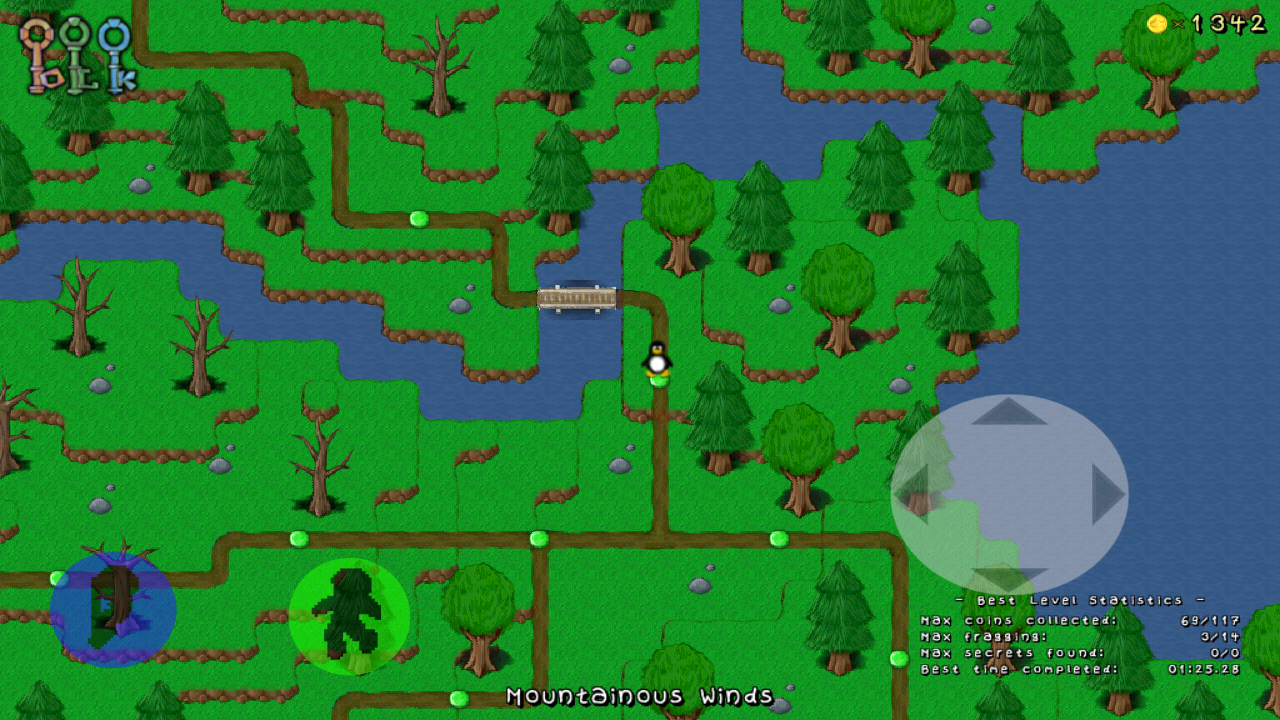Screen dimensions: 1280x720
Task: Tap the blue circular touch button
Action: coord(113,609)
